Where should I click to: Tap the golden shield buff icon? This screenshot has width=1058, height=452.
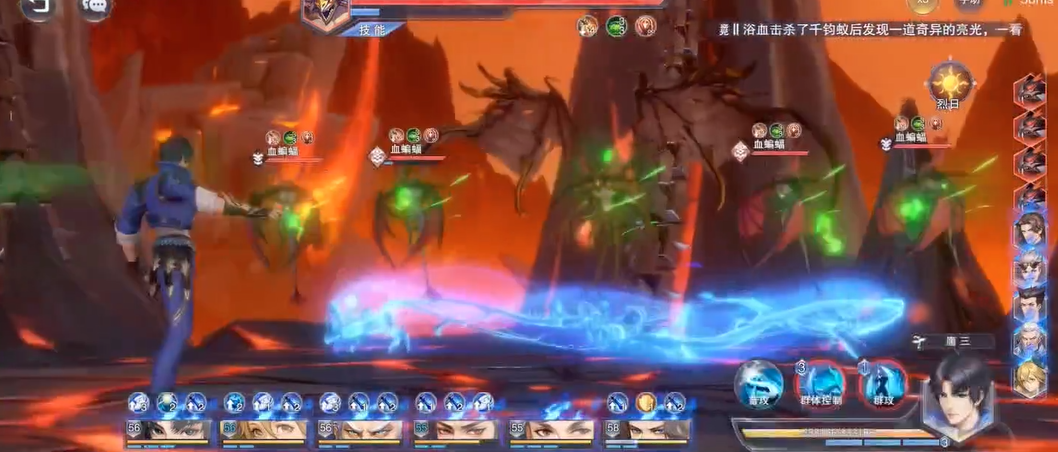pyautogui.click(x=646, y=402)
